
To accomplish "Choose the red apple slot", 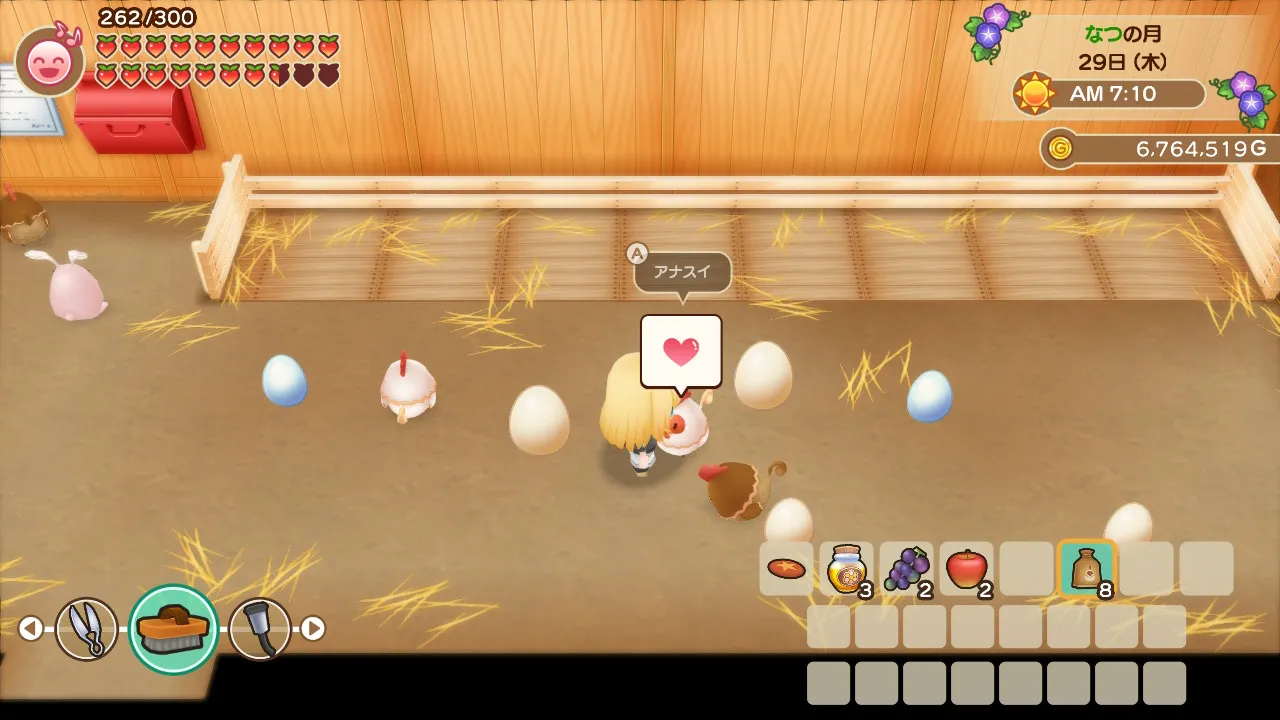I will point(967,569).
